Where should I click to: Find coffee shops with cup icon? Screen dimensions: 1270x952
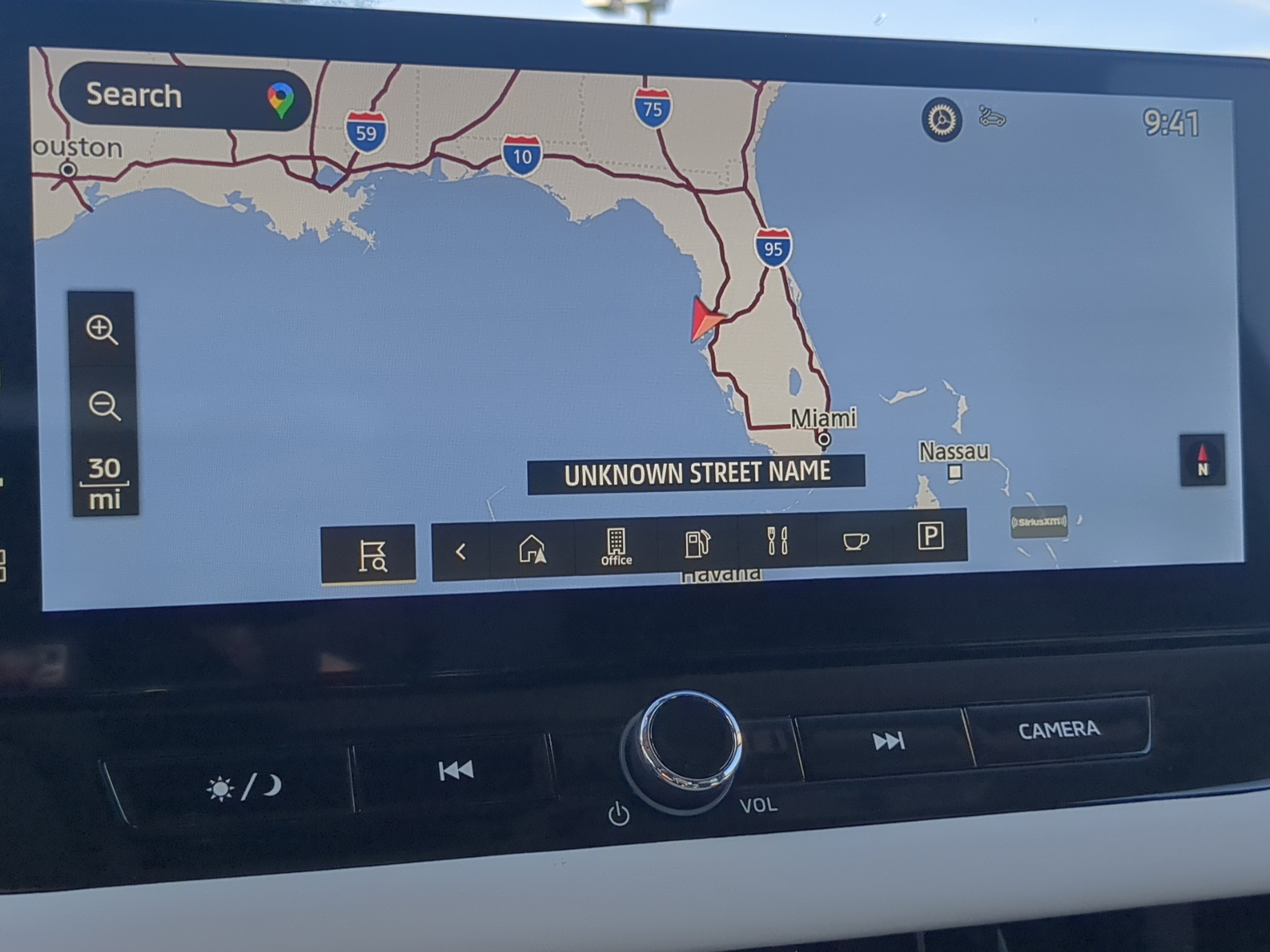pyautogui.click(x=855, y=540)
